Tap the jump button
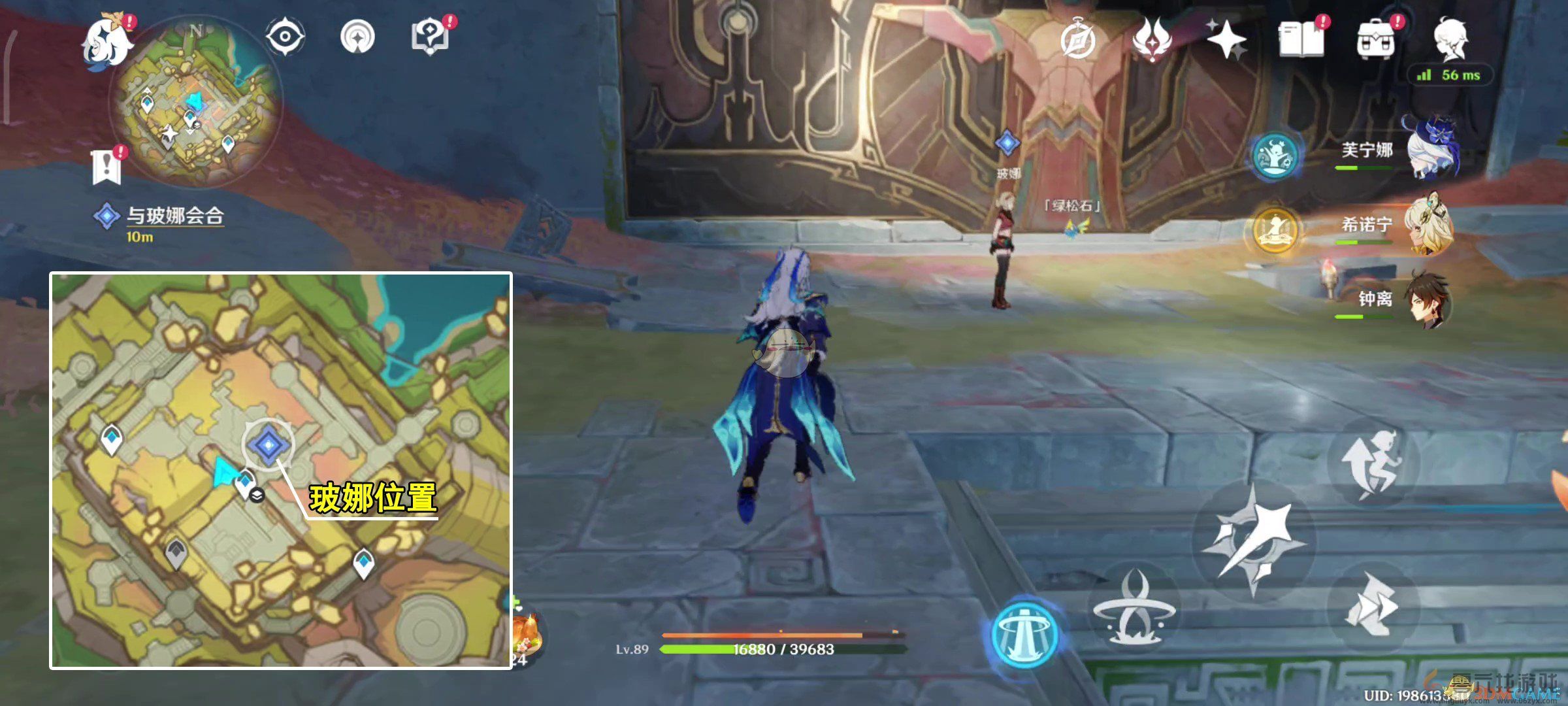This screenshot has width=1568, height=706. (x=1372, y=463)
